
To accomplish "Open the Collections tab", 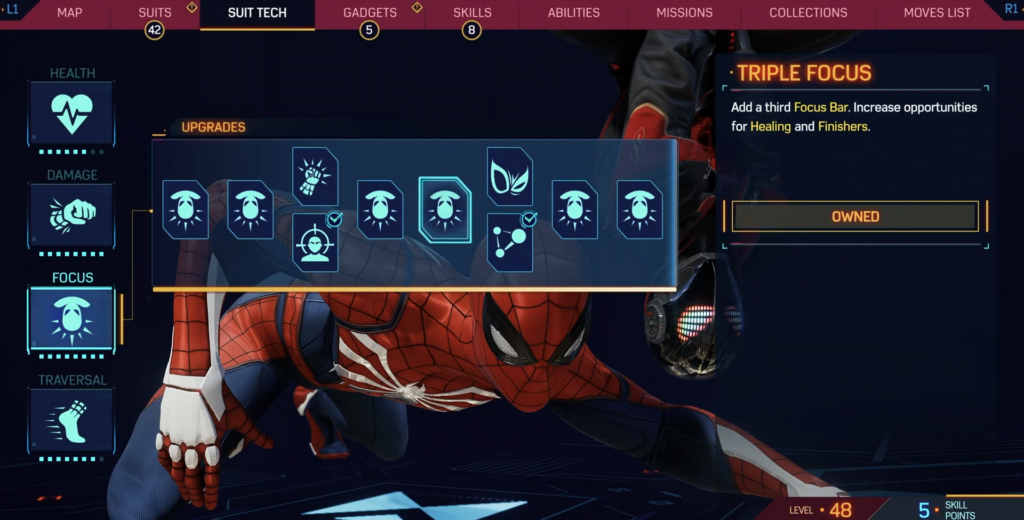I will (x=808, y=13).
